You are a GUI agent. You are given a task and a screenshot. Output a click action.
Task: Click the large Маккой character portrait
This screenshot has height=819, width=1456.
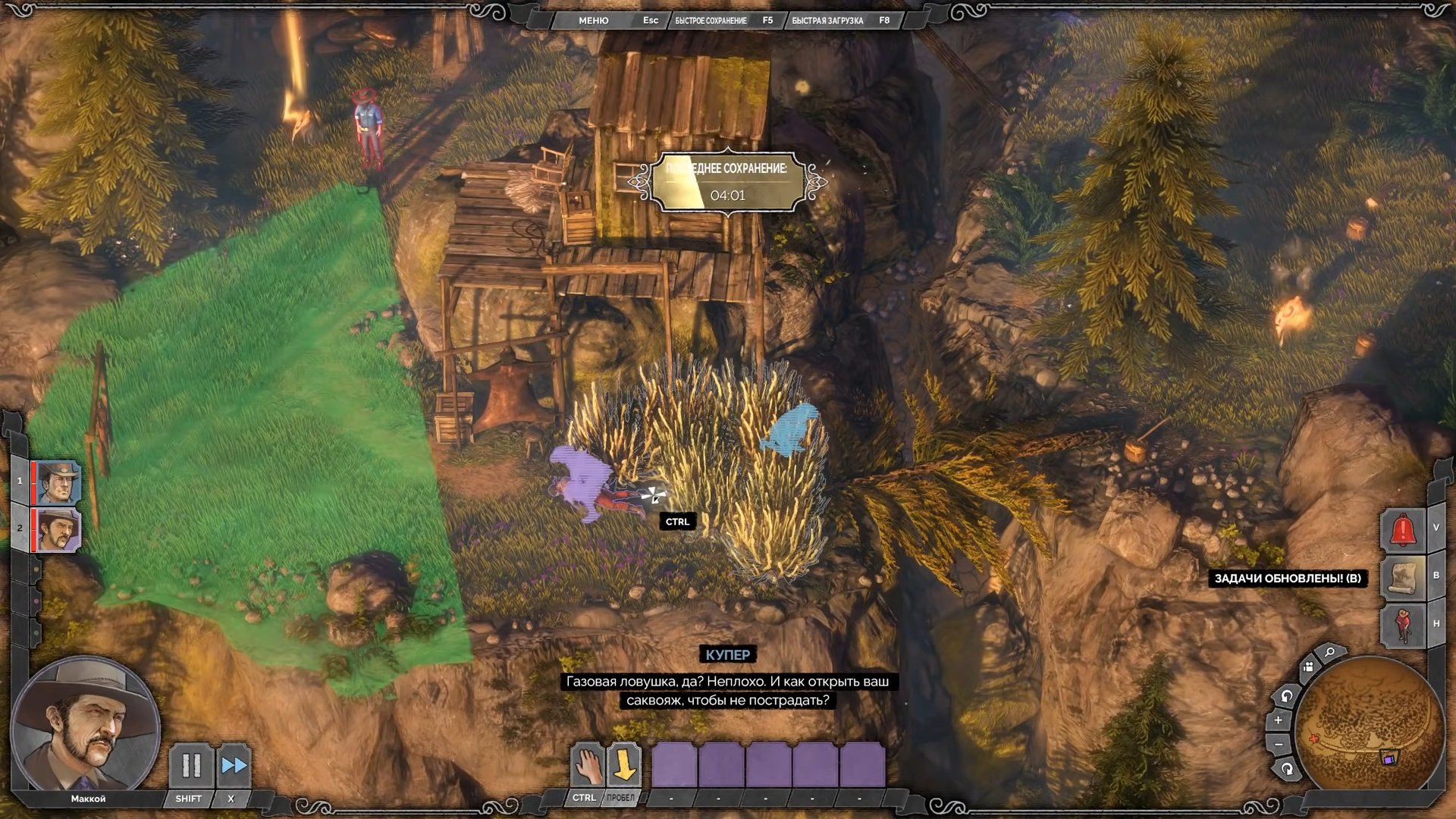pos(85,726)
